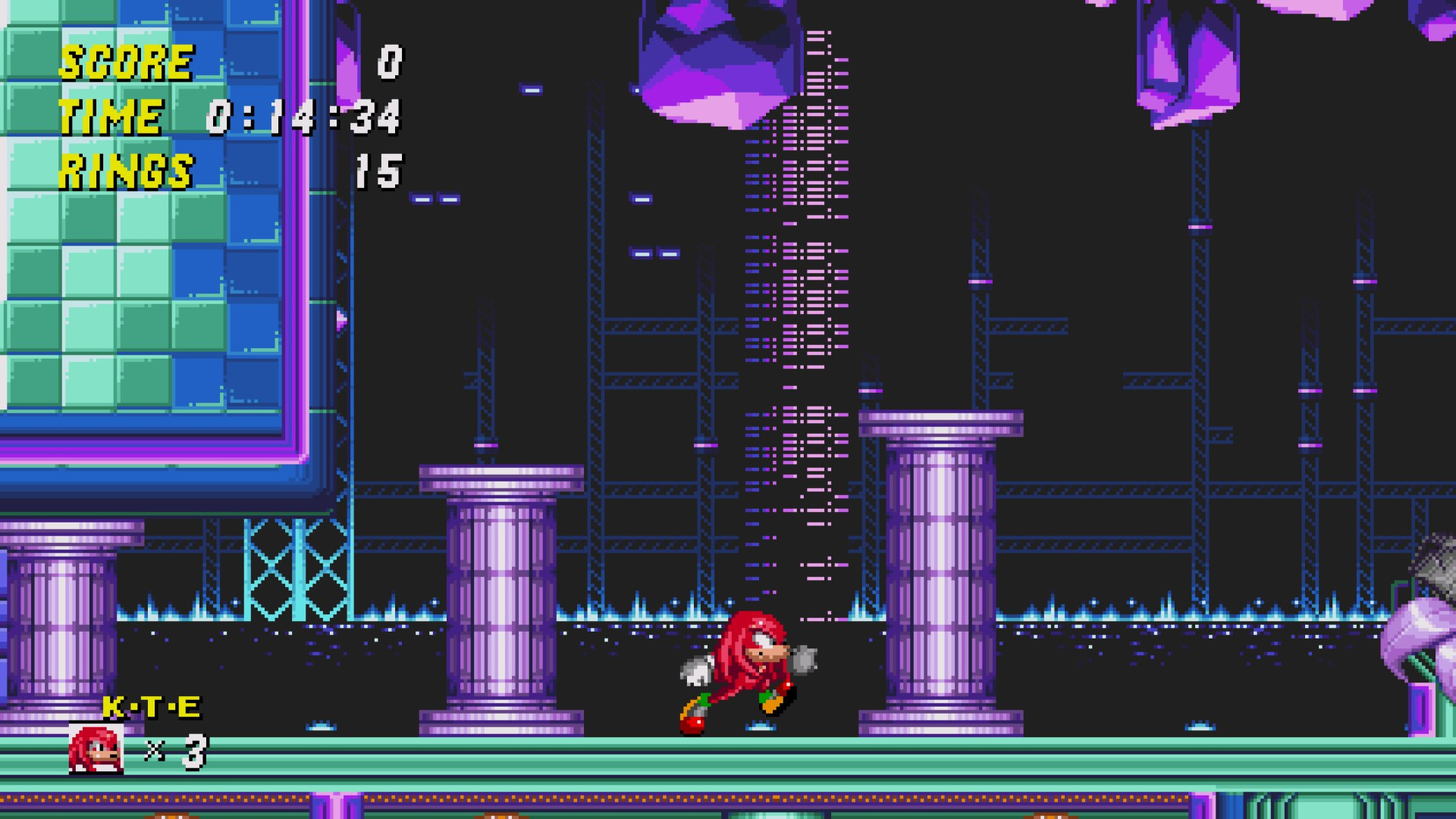Toggle the TIME counter display

click(110, 115)
